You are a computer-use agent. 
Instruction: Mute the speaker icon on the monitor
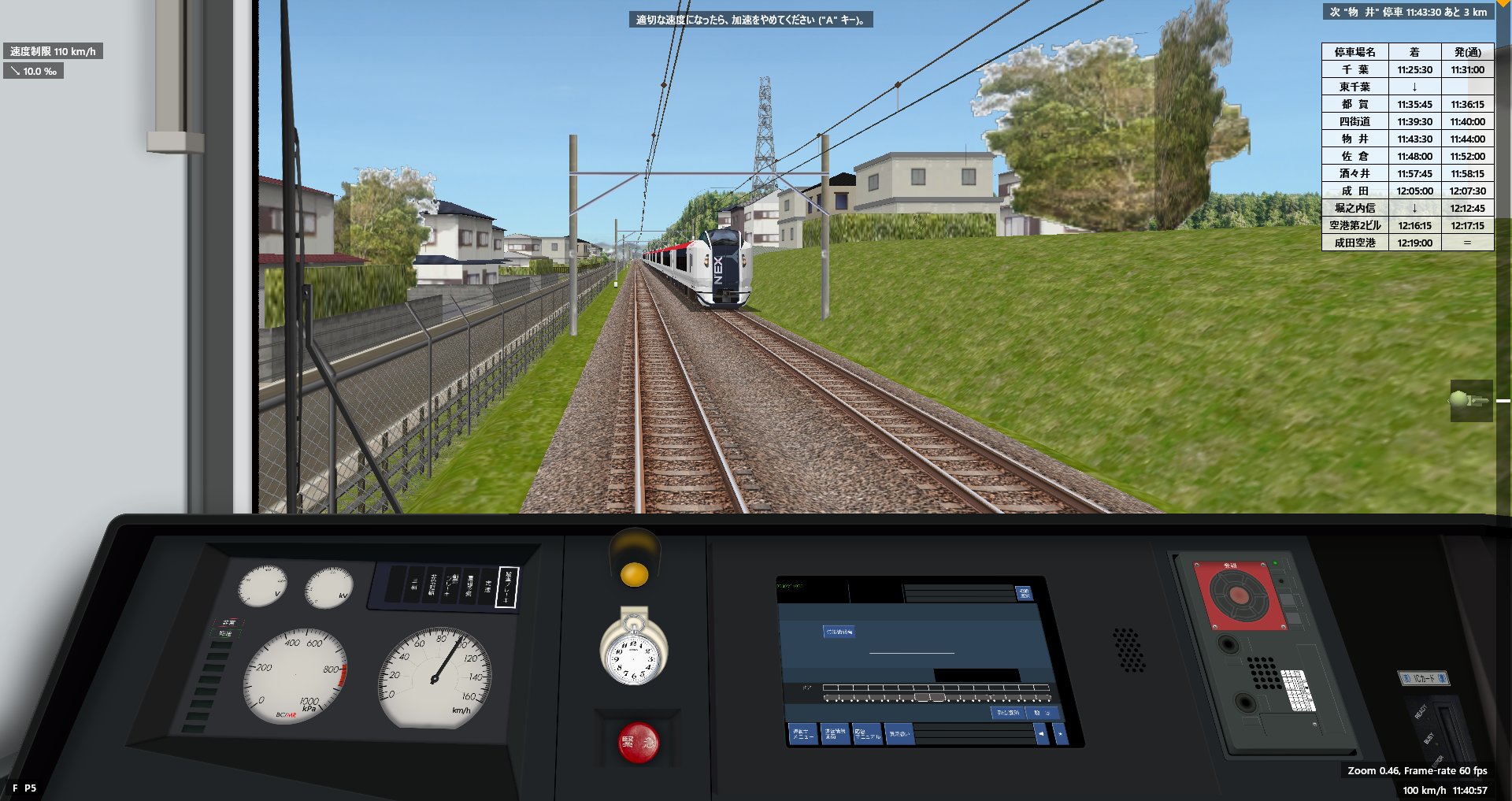pos(1041,733)
